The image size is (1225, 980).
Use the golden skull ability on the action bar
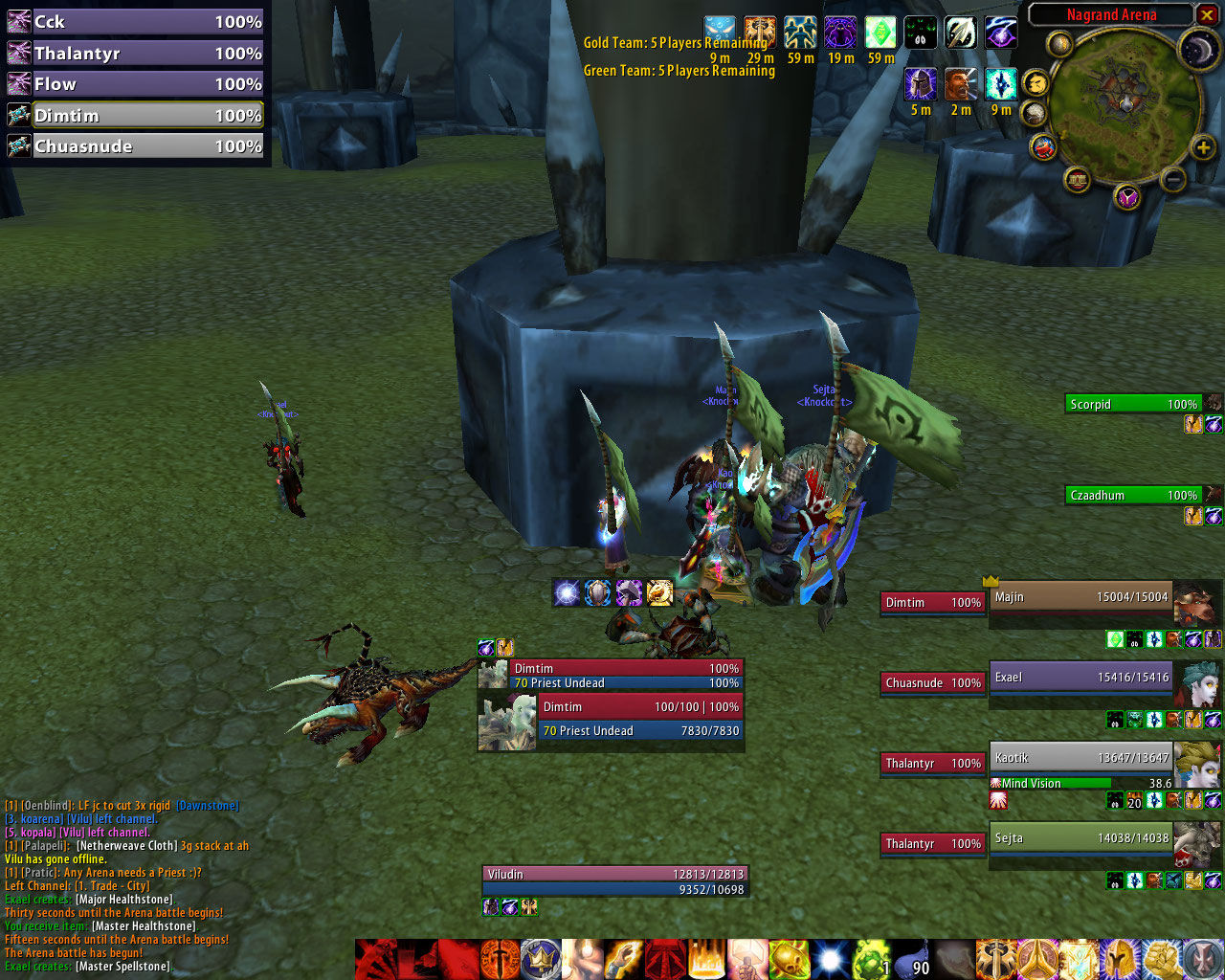coord(790,959)
